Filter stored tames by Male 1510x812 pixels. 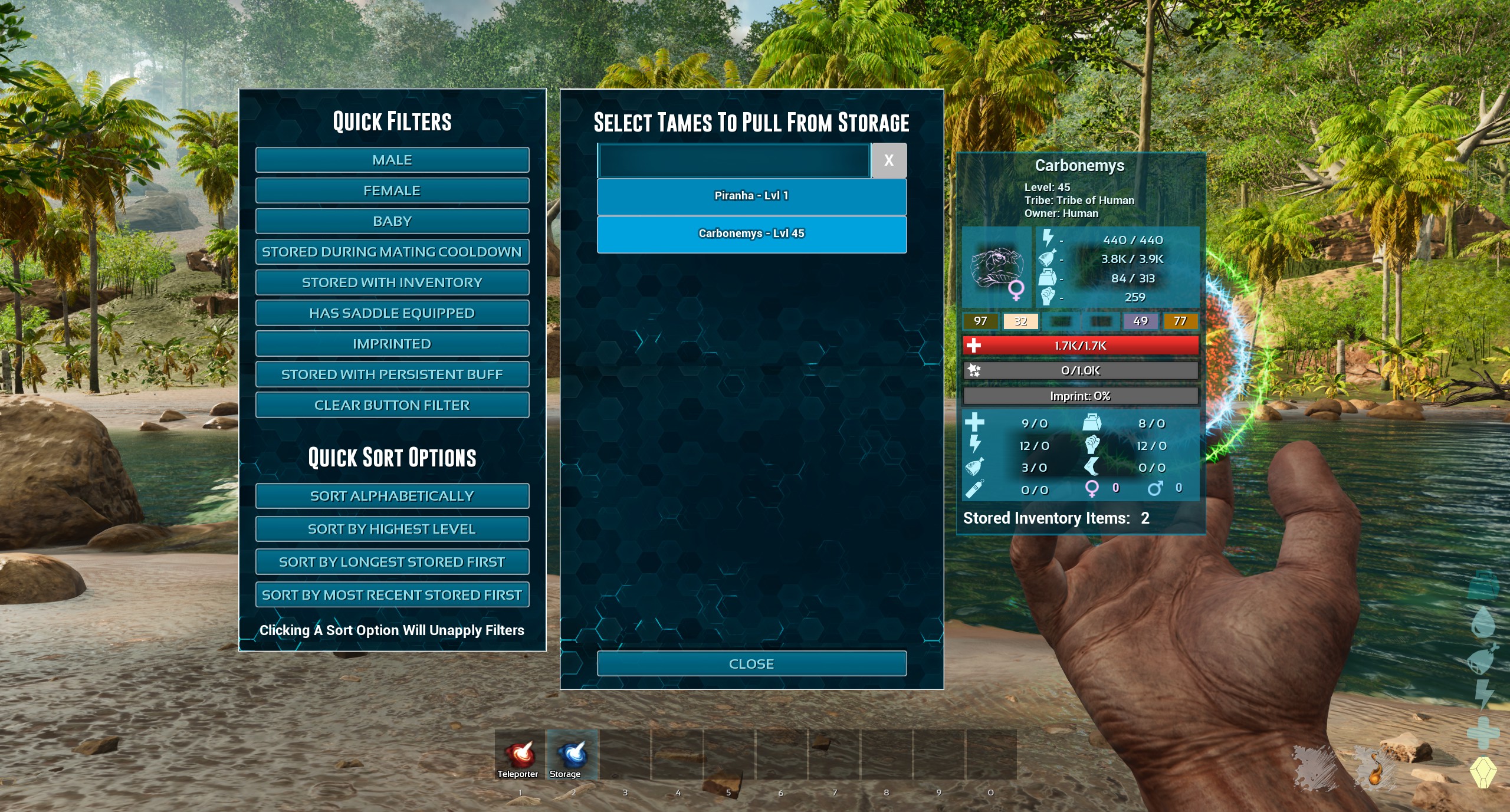pyautogui.click(x=392, y=160)
